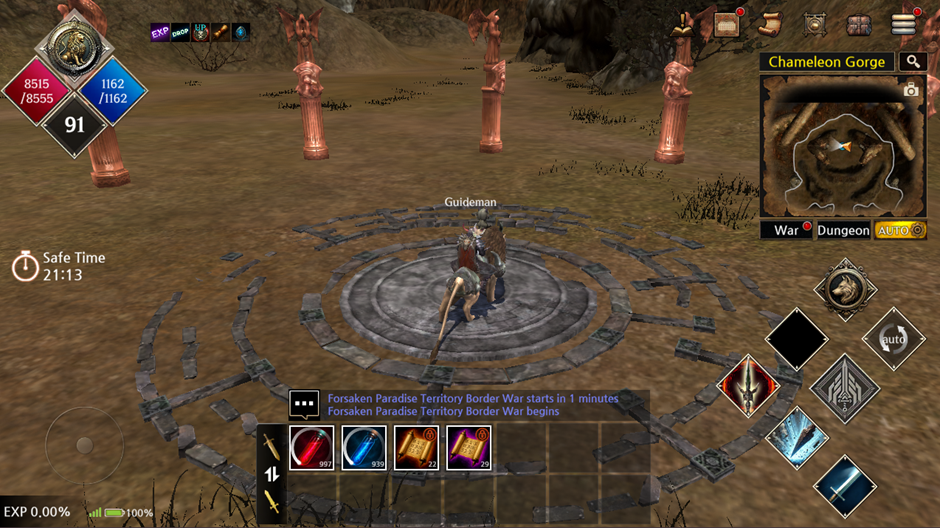This screenshot has width=940, height=528.
Task: Tap the camera icon on the minimap
Action: click(910, 91)
